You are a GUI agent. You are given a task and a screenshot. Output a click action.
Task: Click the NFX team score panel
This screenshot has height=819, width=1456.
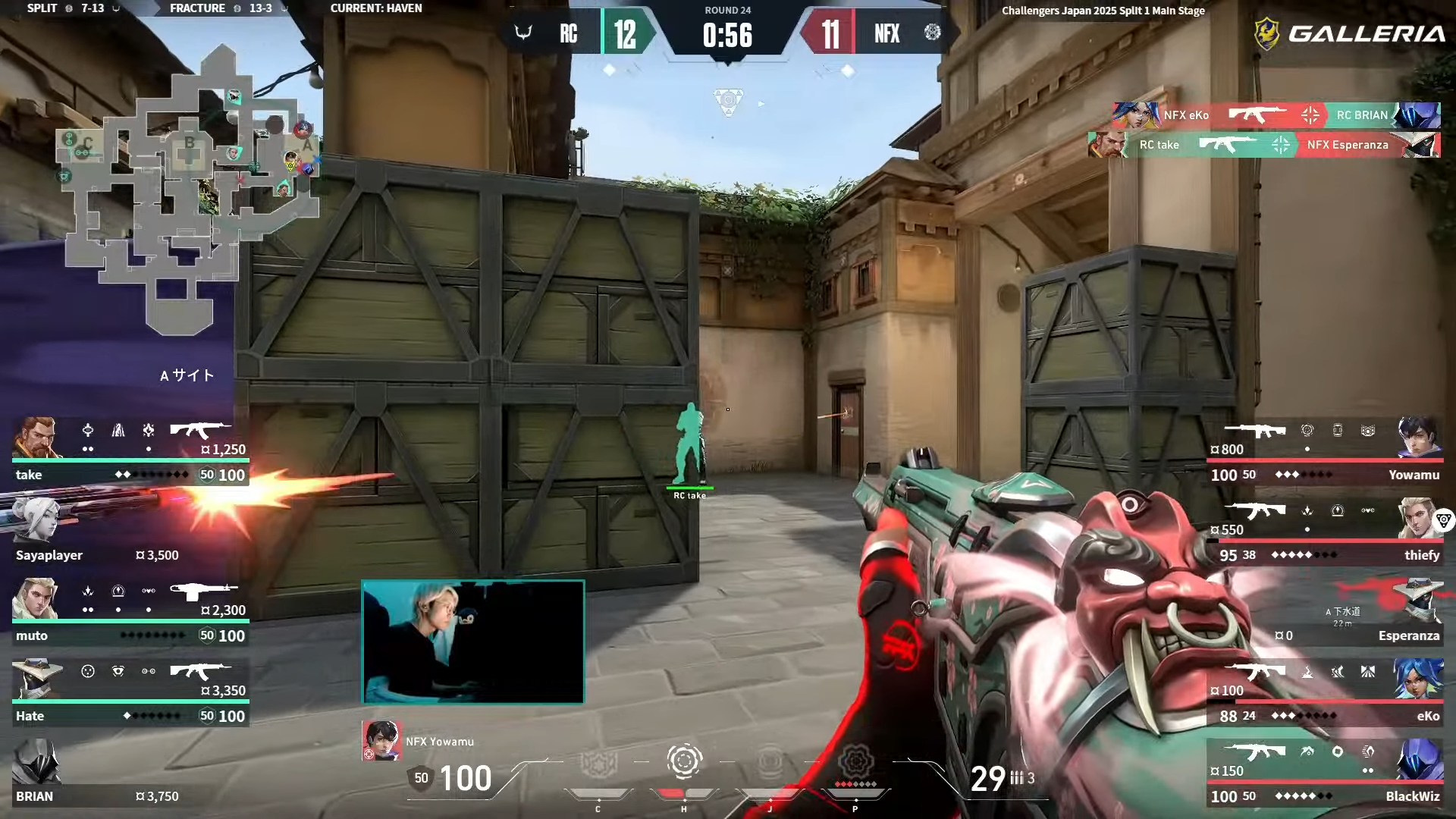coord(872,33)
